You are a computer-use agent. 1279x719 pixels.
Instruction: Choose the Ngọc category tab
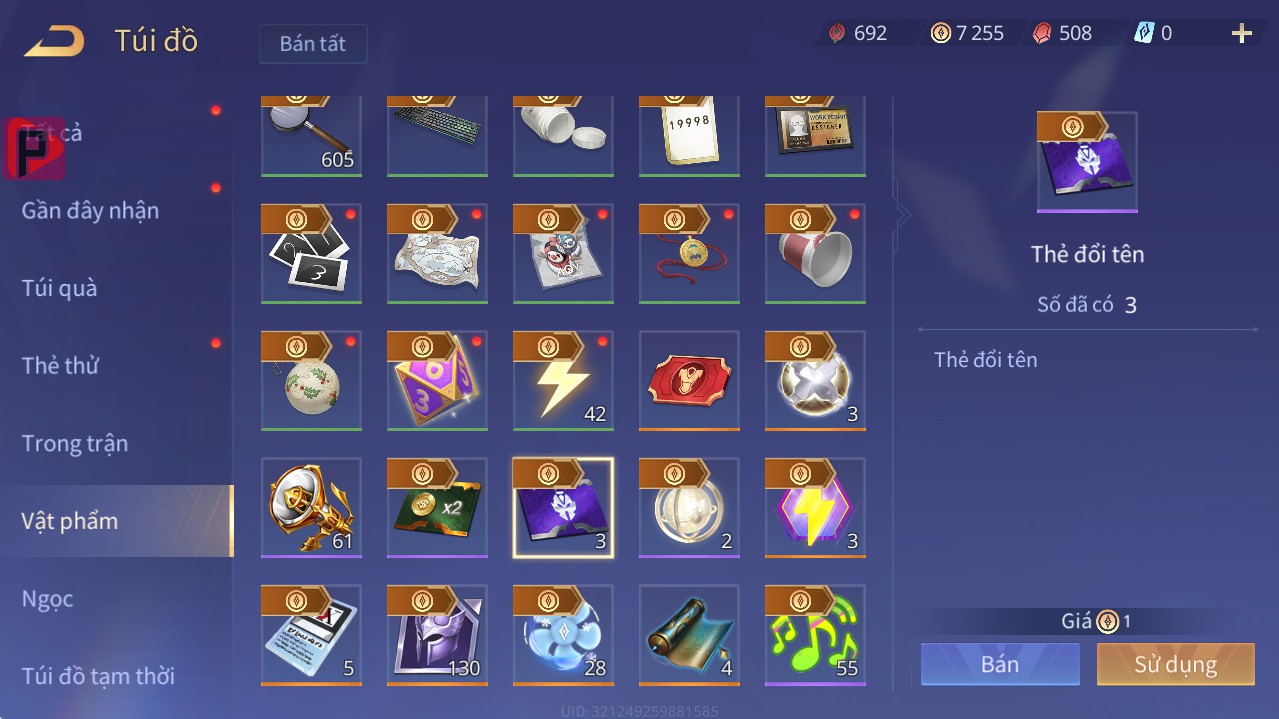tap(48, 599)
